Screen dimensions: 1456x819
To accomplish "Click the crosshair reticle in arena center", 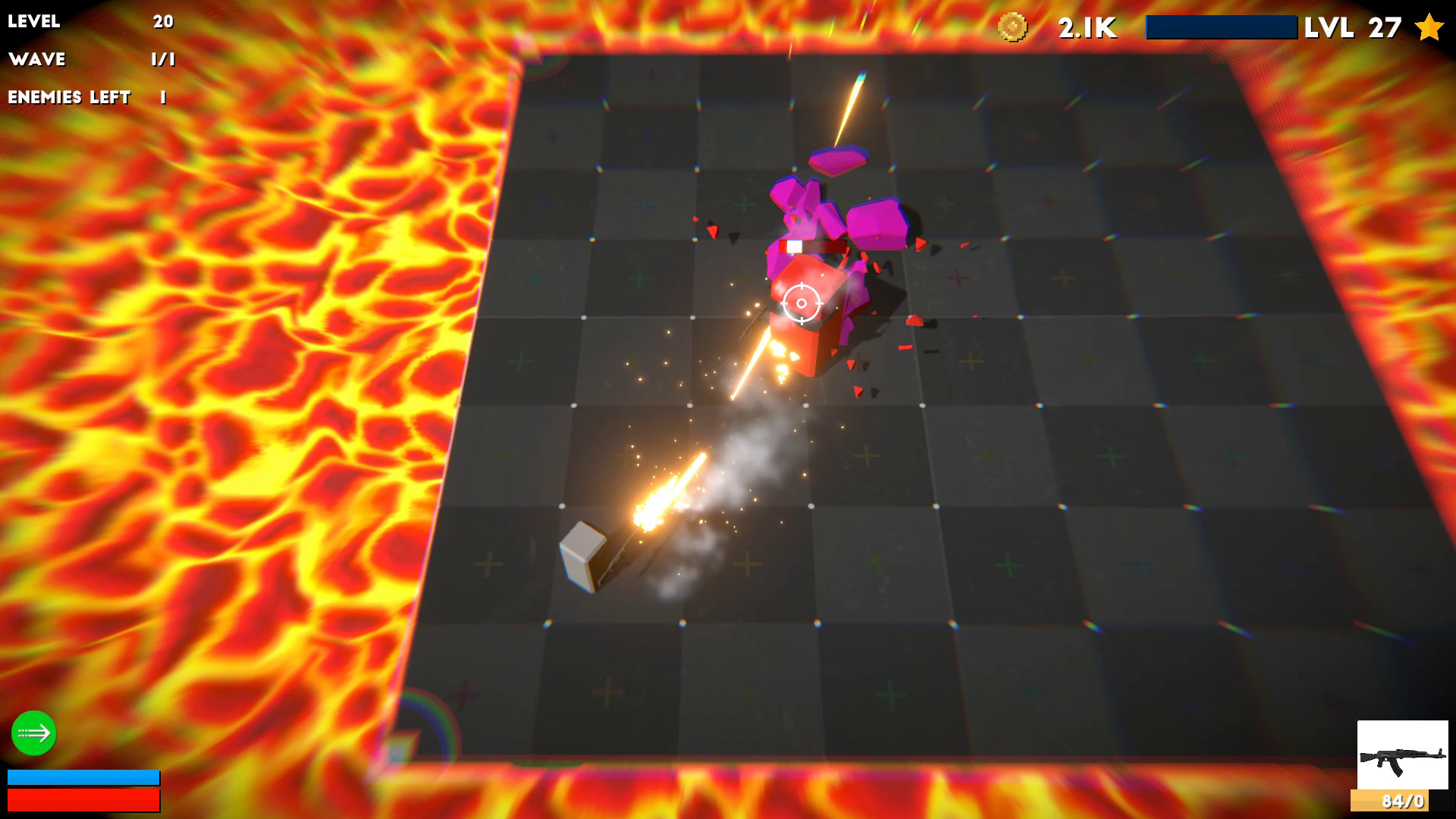I will tap(801, 303).
